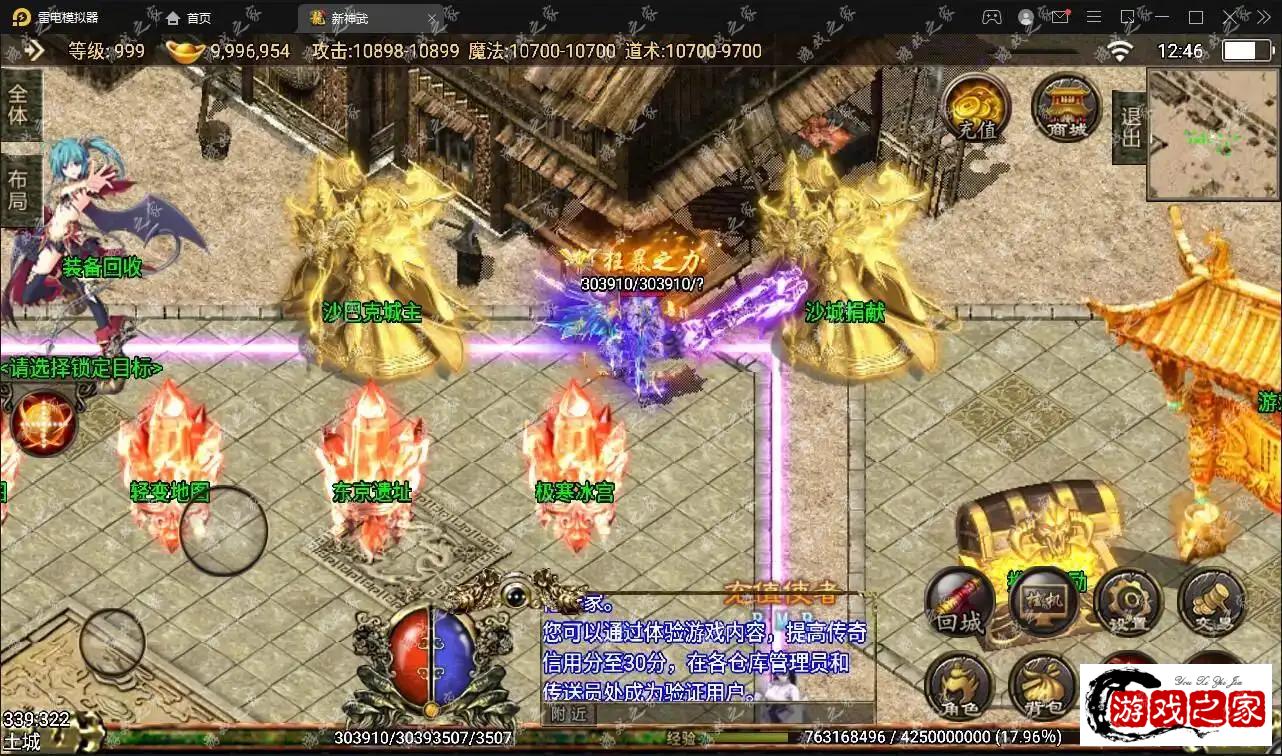Select the 全体 tab
Image resolution: width=1282 pixels, height=756 pixels.
point(20,106)
